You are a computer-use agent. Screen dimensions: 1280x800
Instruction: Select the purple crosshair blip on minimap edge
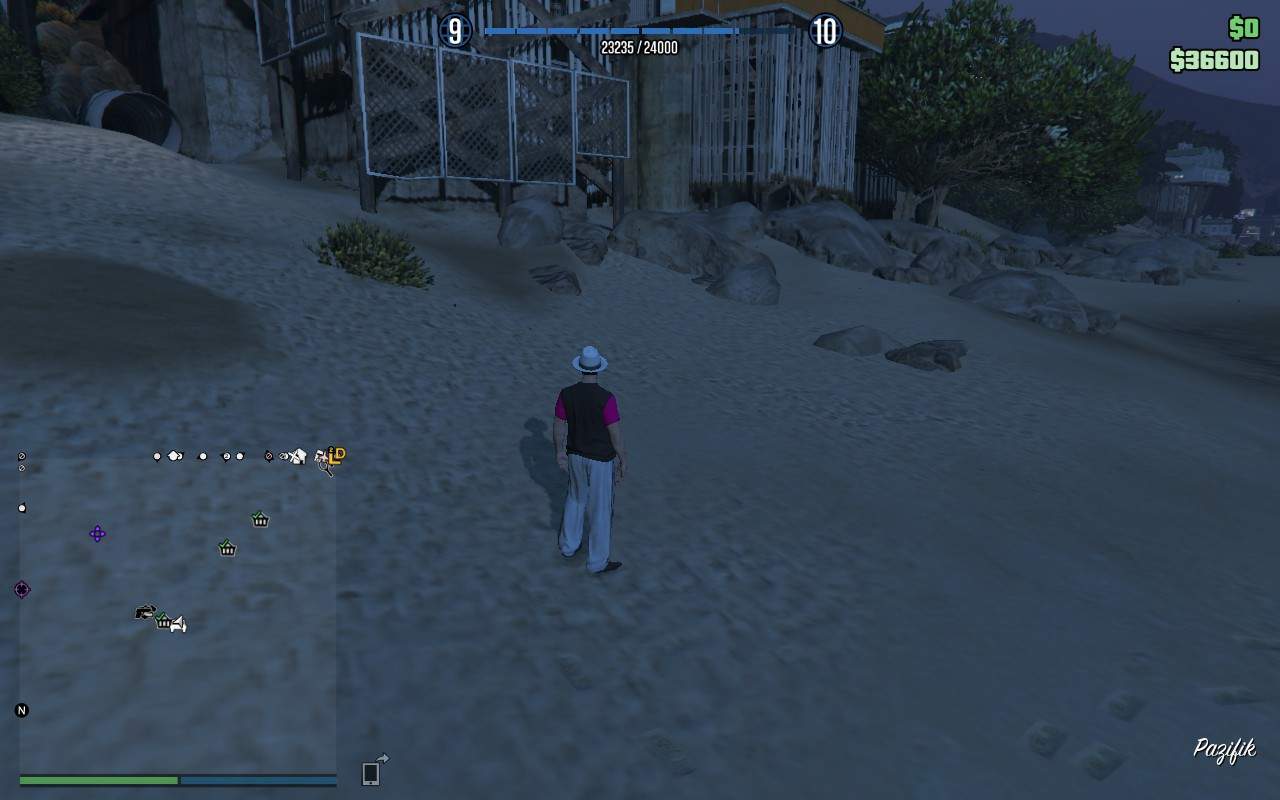pyautogui.click(x=21, y=588)
